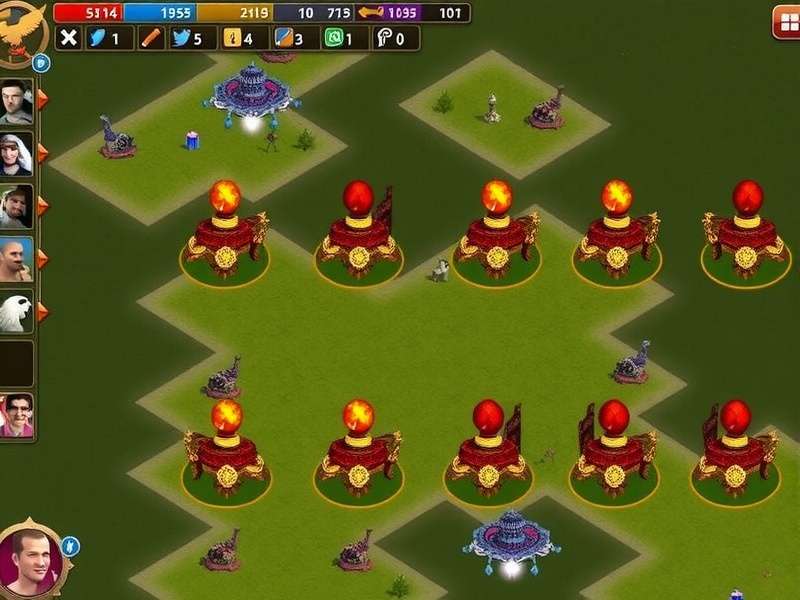
Task: Choose the orange pencil tool icon
Action: point(152,38)
